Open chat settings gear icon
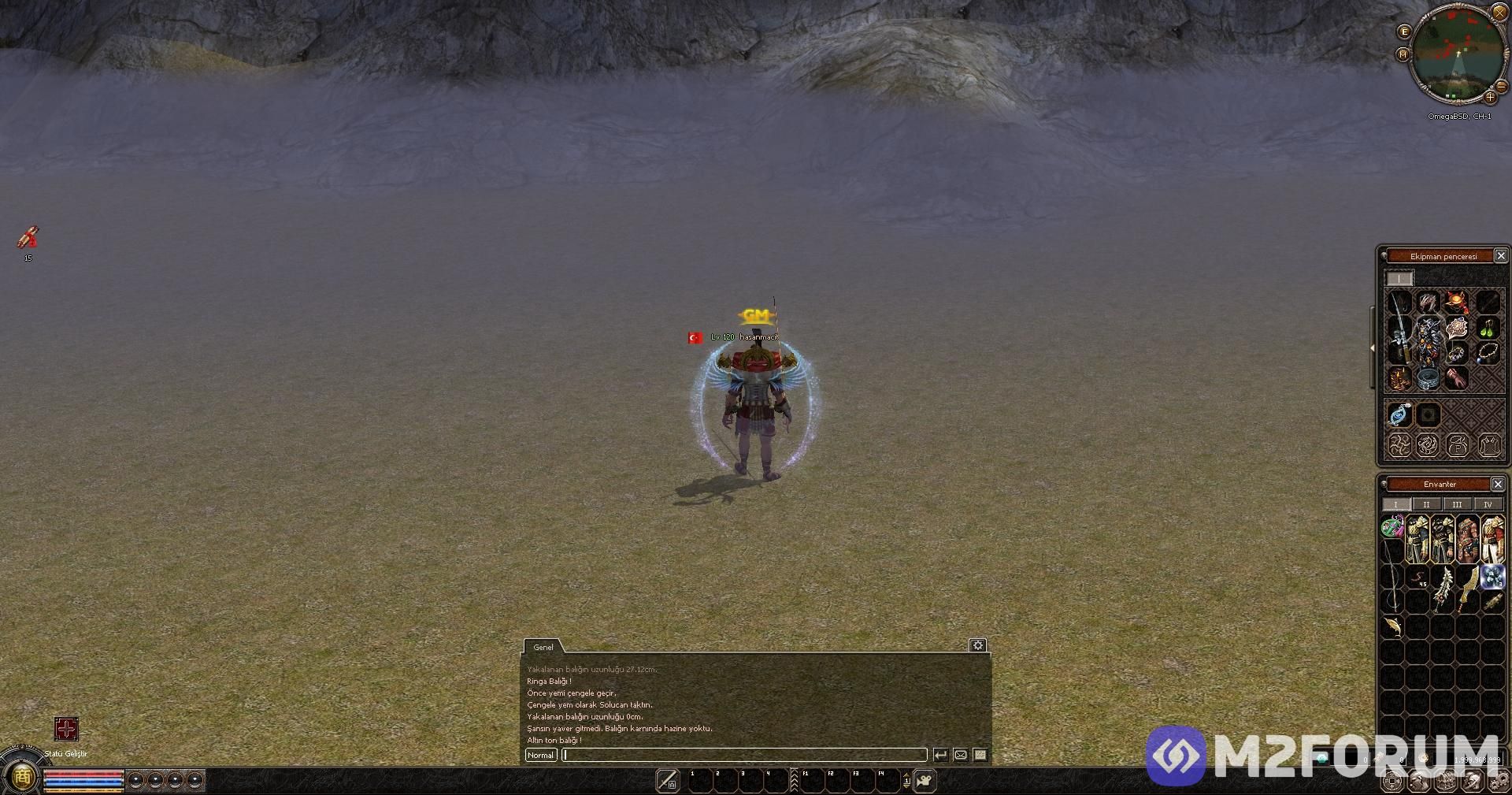The height and width of the screenshot is (795, 1512). (x=977, y=645)
